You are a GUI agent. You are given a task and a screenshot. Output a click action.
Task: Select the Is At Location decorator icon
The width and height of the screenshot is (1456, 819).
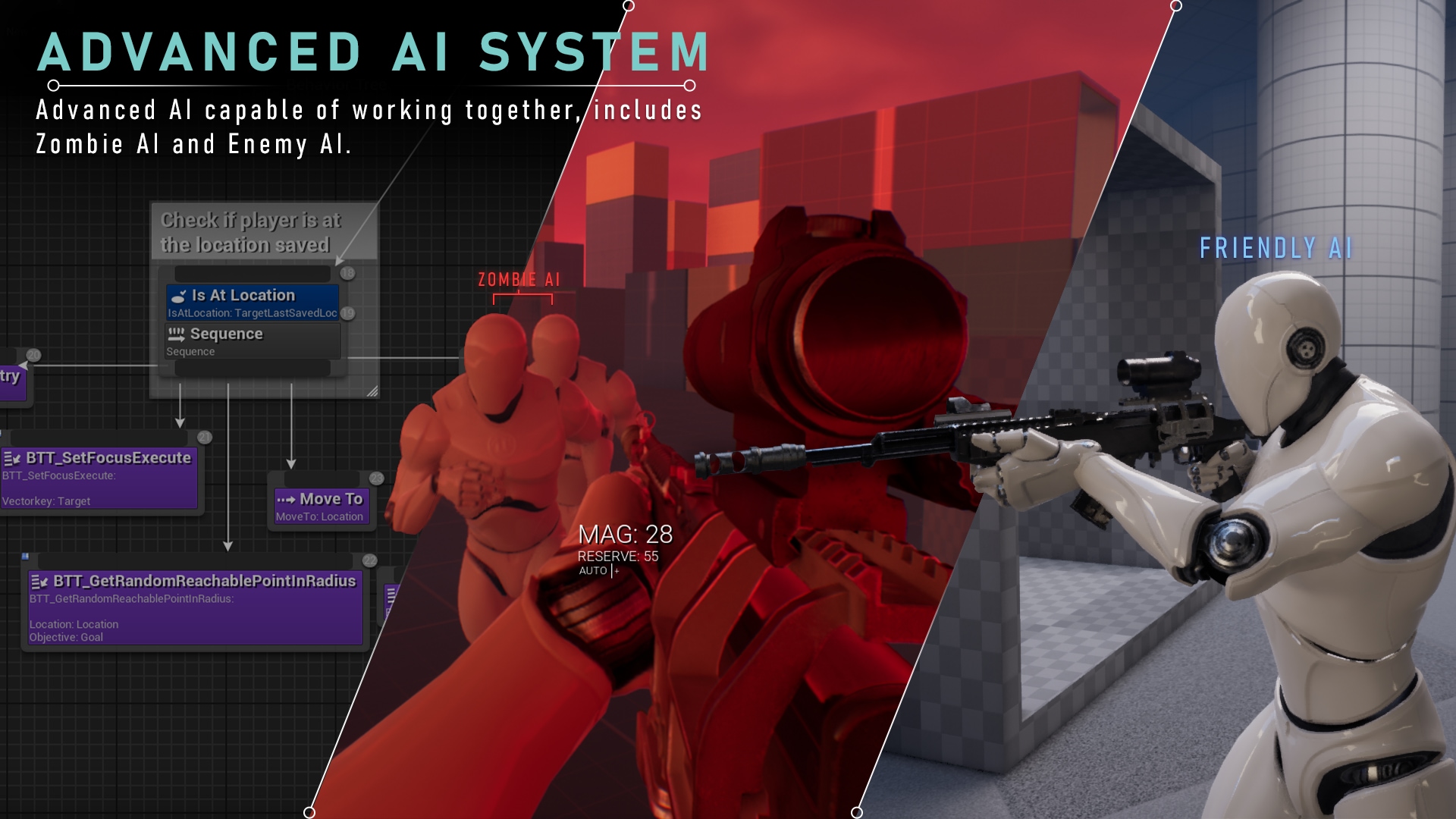179,297
